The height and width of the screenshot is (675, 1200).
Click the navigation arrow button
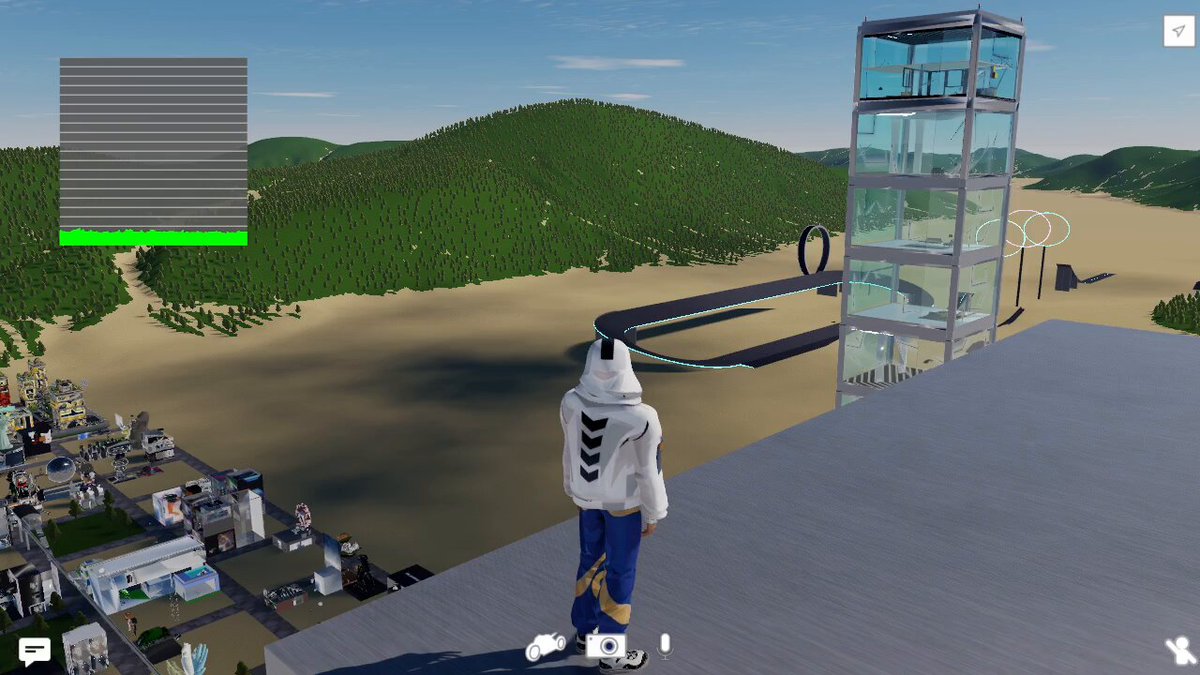pyautogui.click(x=1178, y=31)
